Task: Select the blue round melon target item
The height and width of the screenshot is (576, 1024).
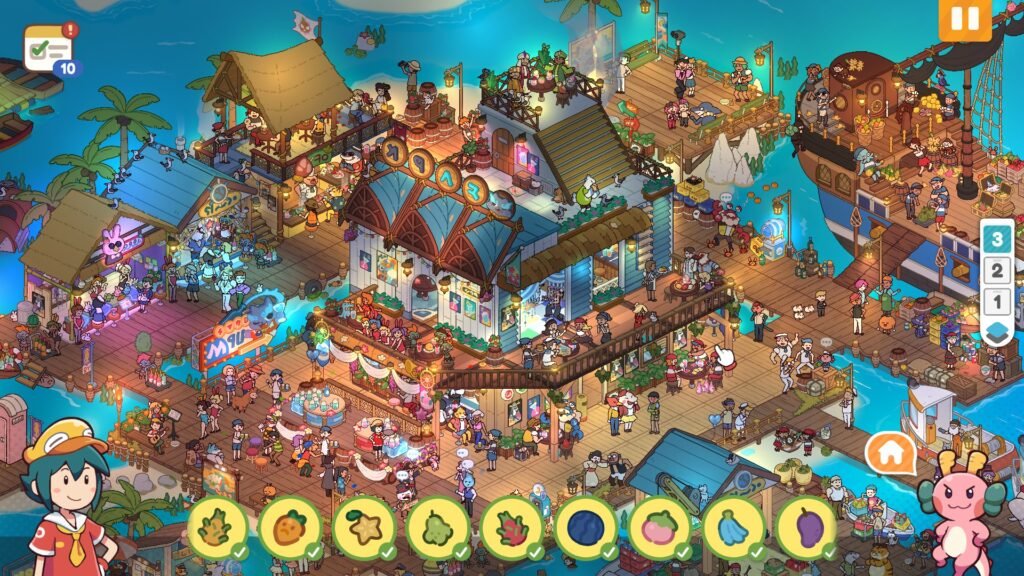Action: point(586,527)
